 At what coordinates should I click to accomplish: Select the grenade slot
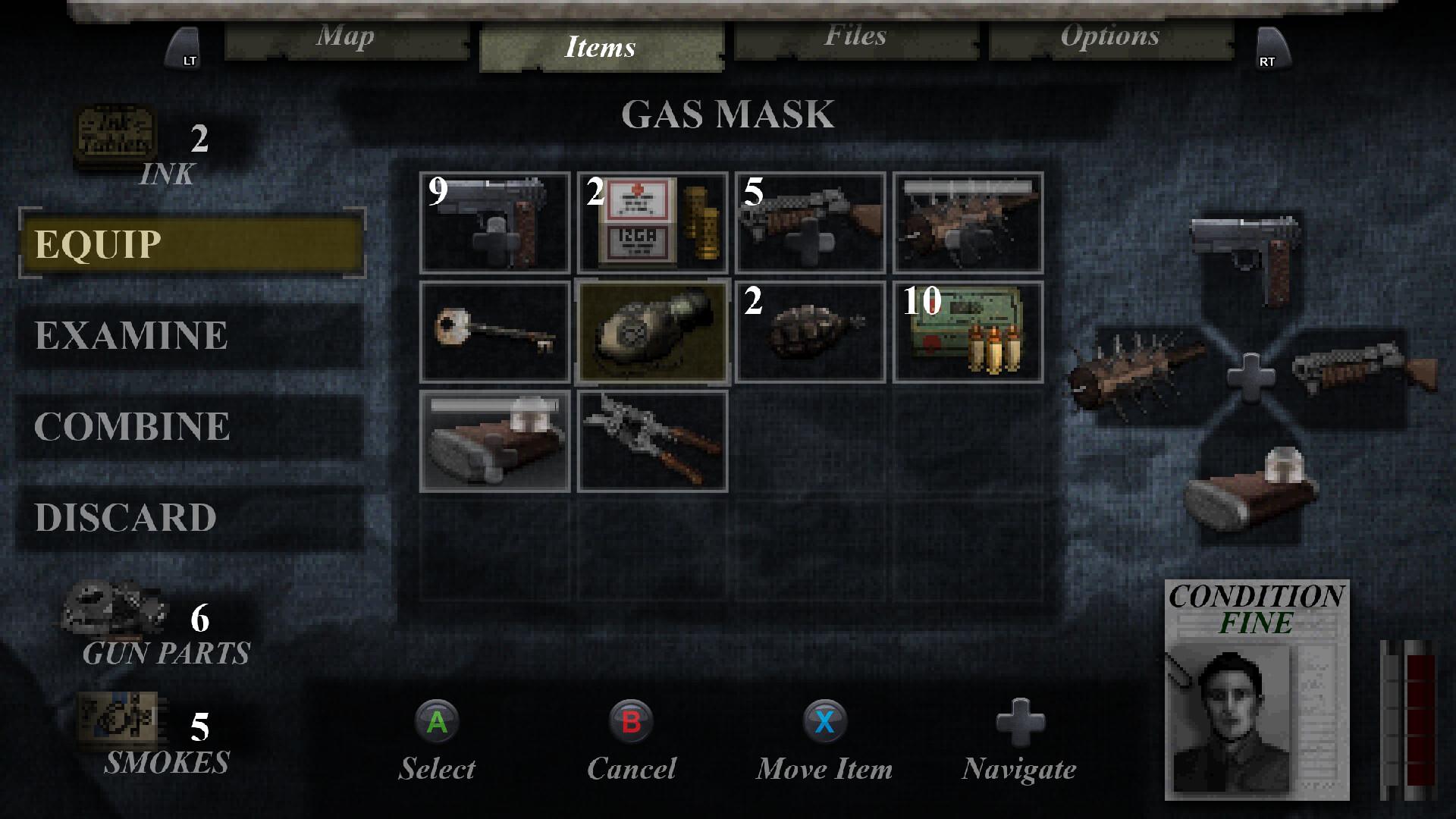tap(810, 332)
